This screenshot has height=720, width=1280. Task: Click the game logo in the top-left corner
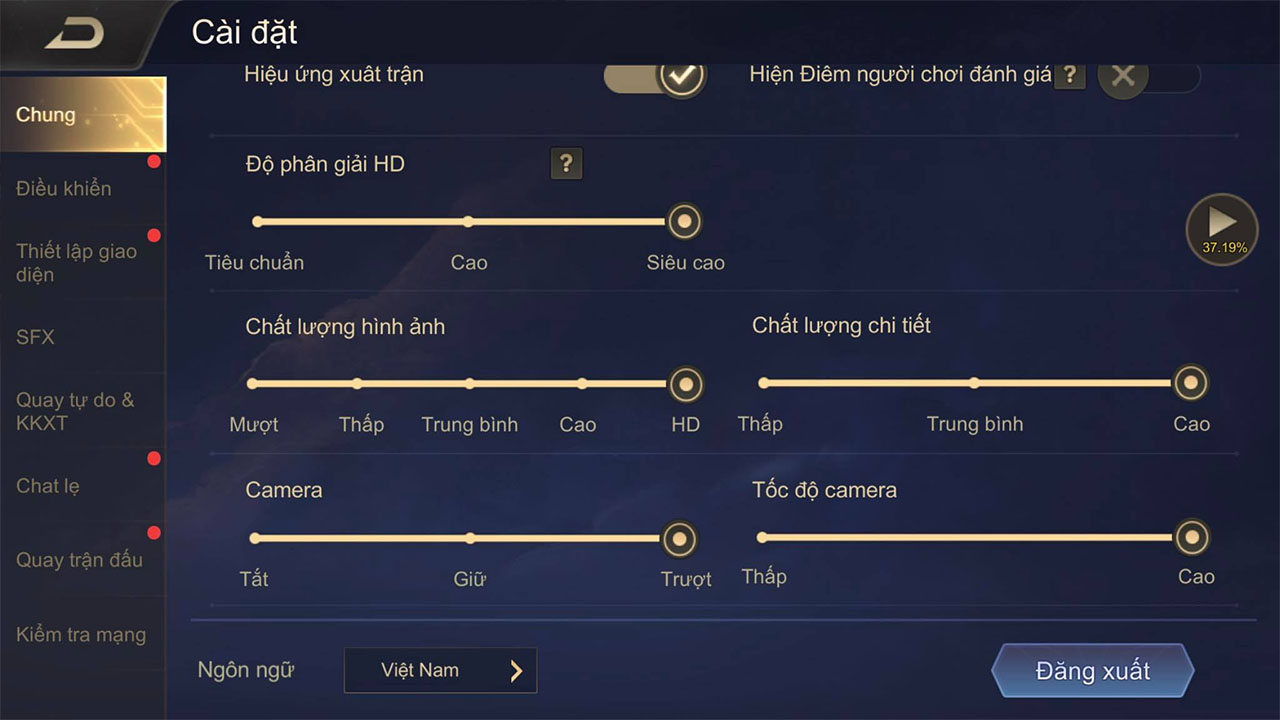pyautogui.click(x=75, y=30)
